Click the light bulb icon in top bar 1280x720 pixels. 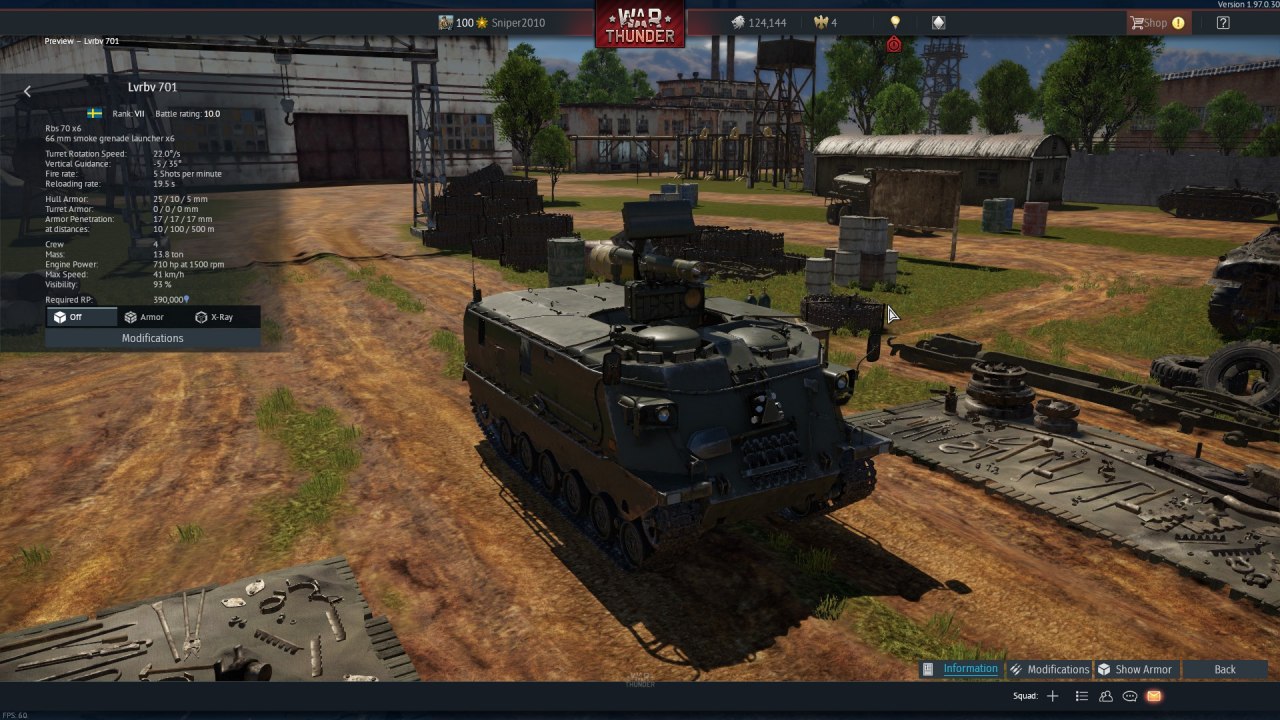895,22
